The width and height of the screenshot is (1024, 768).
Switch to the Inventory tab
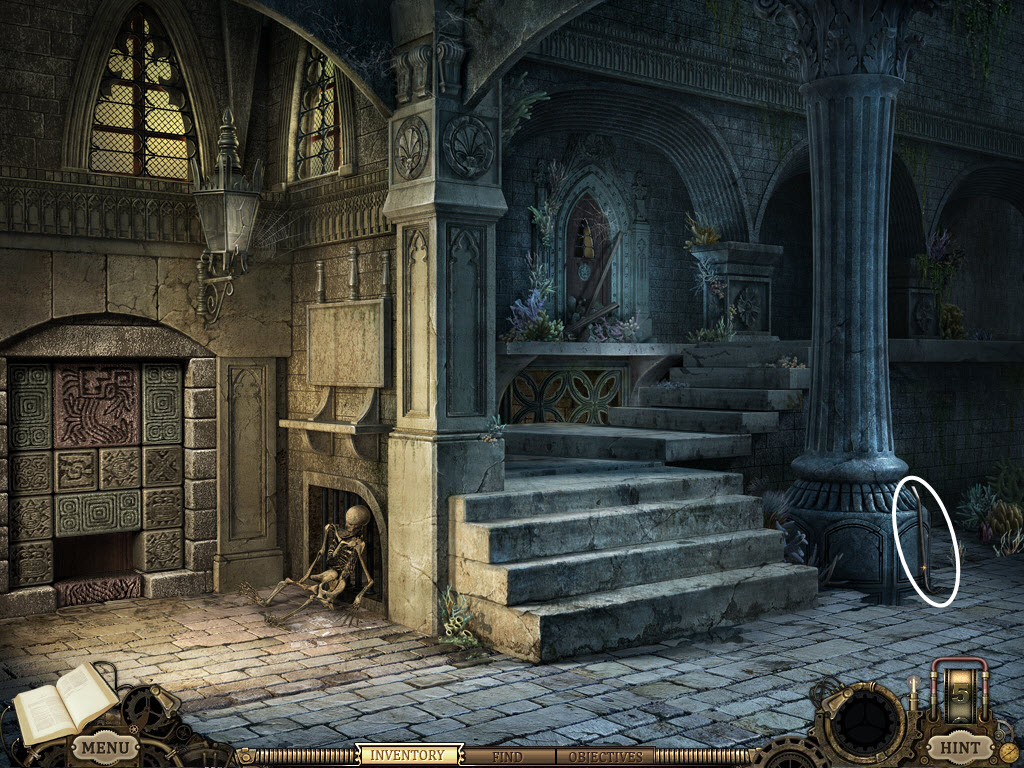[x=408, y=756]
